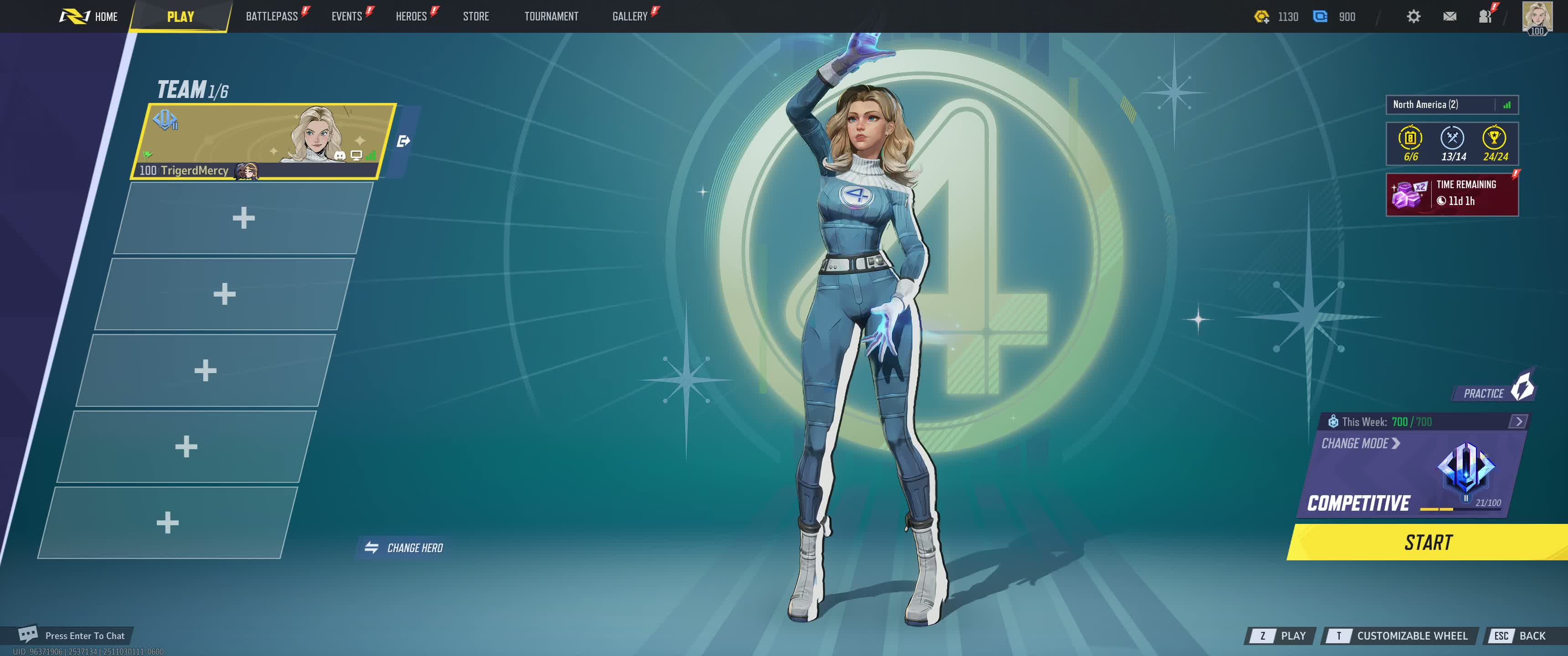The image size is (1568, 656).
Task: Open the mail envelope inbox
Action: (x=1449, y=16)
